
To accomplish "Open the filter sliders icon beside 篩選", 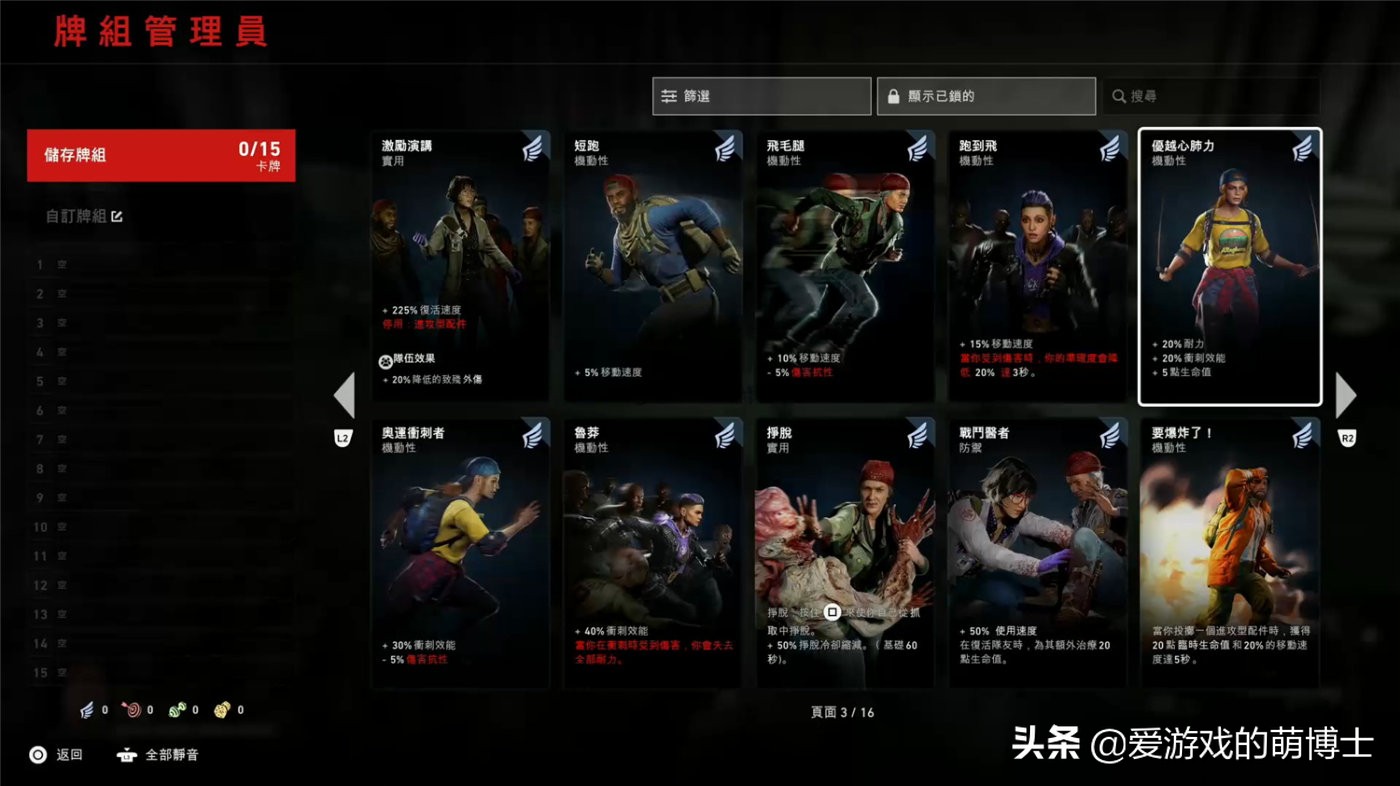I will 672,96.
